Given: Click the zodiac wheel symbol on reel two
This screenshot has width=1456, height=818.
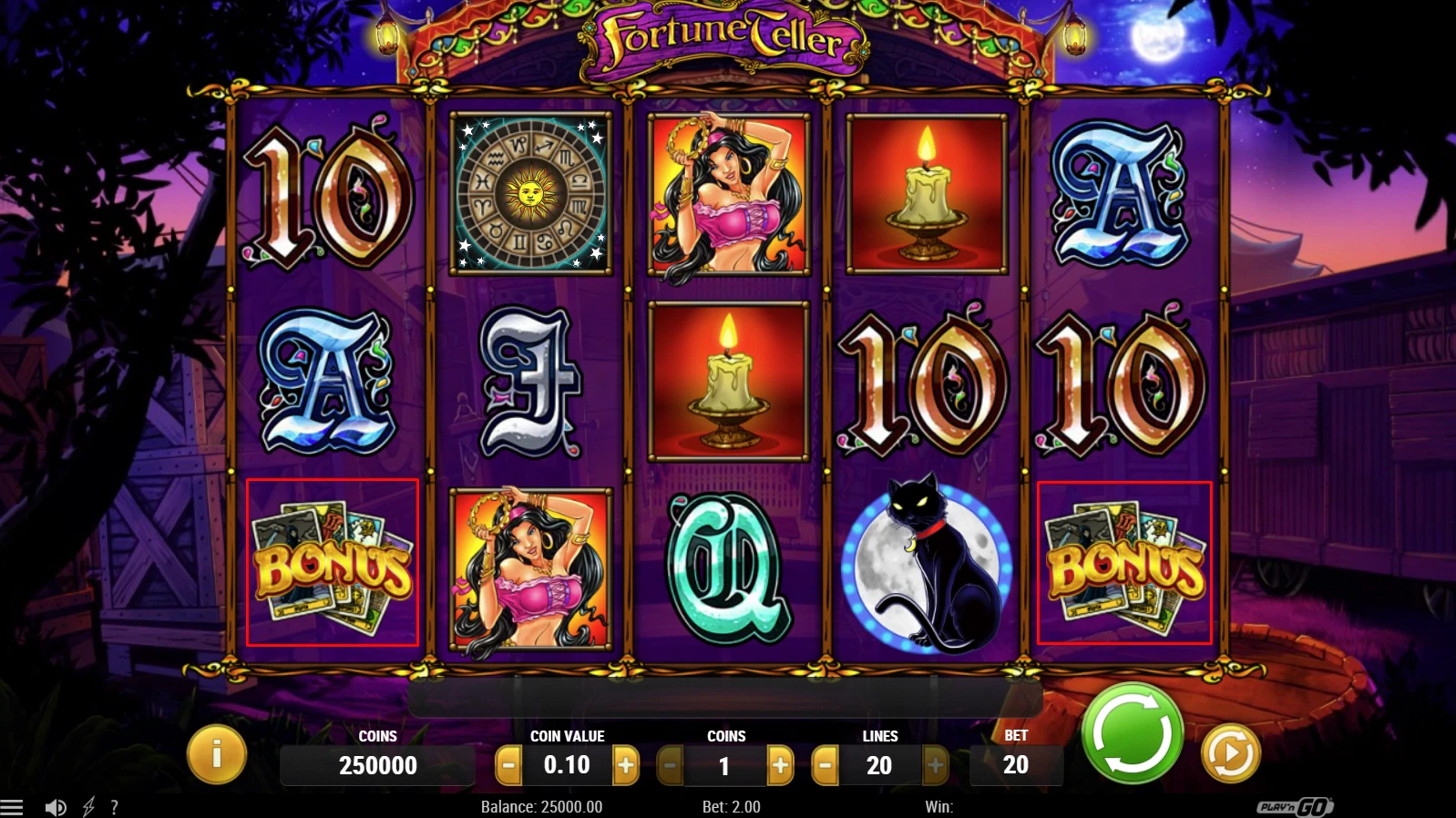Looking at the screenshot, I should (x=530, y=193).
